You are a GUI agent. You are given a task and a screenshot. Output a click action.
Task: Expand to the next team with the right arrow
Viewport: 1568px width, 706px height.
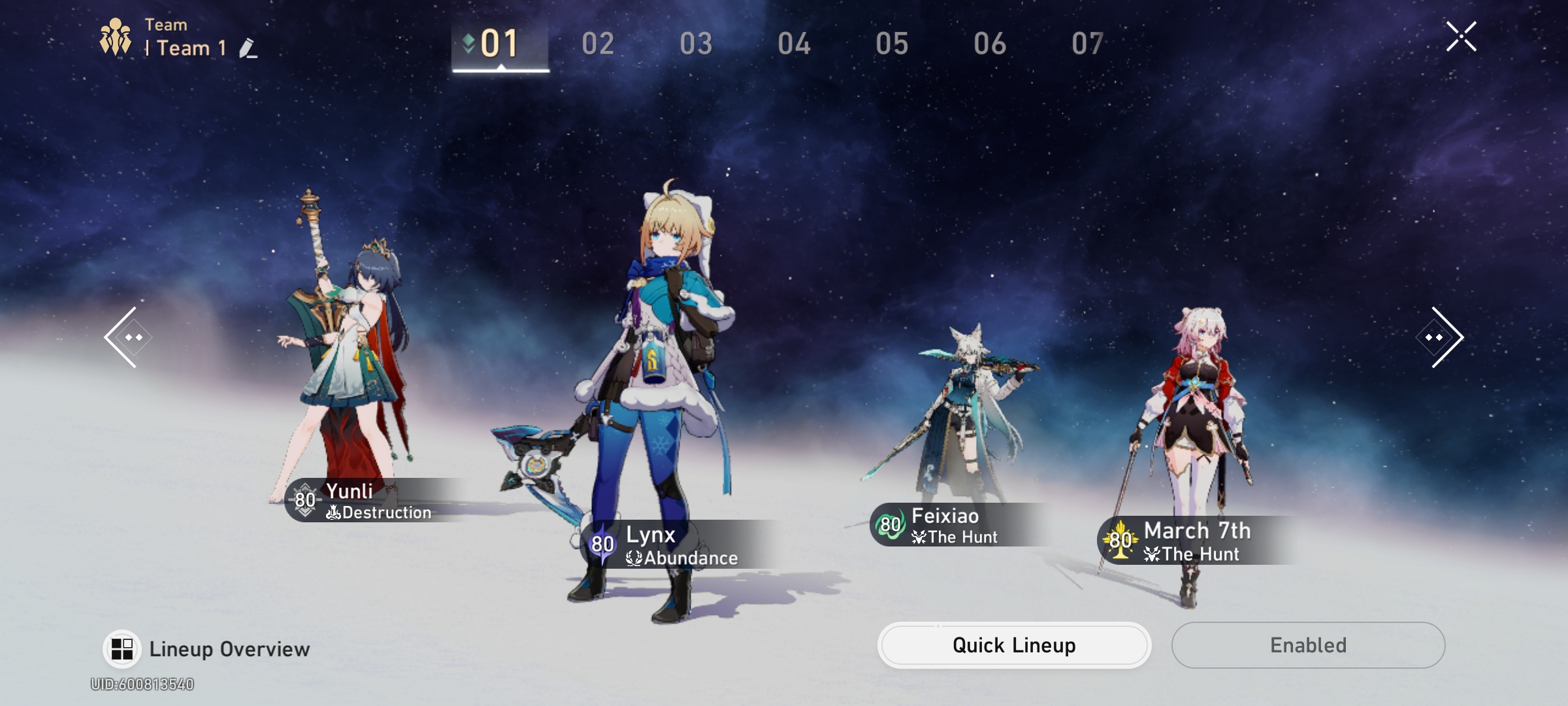[1442, 335]
